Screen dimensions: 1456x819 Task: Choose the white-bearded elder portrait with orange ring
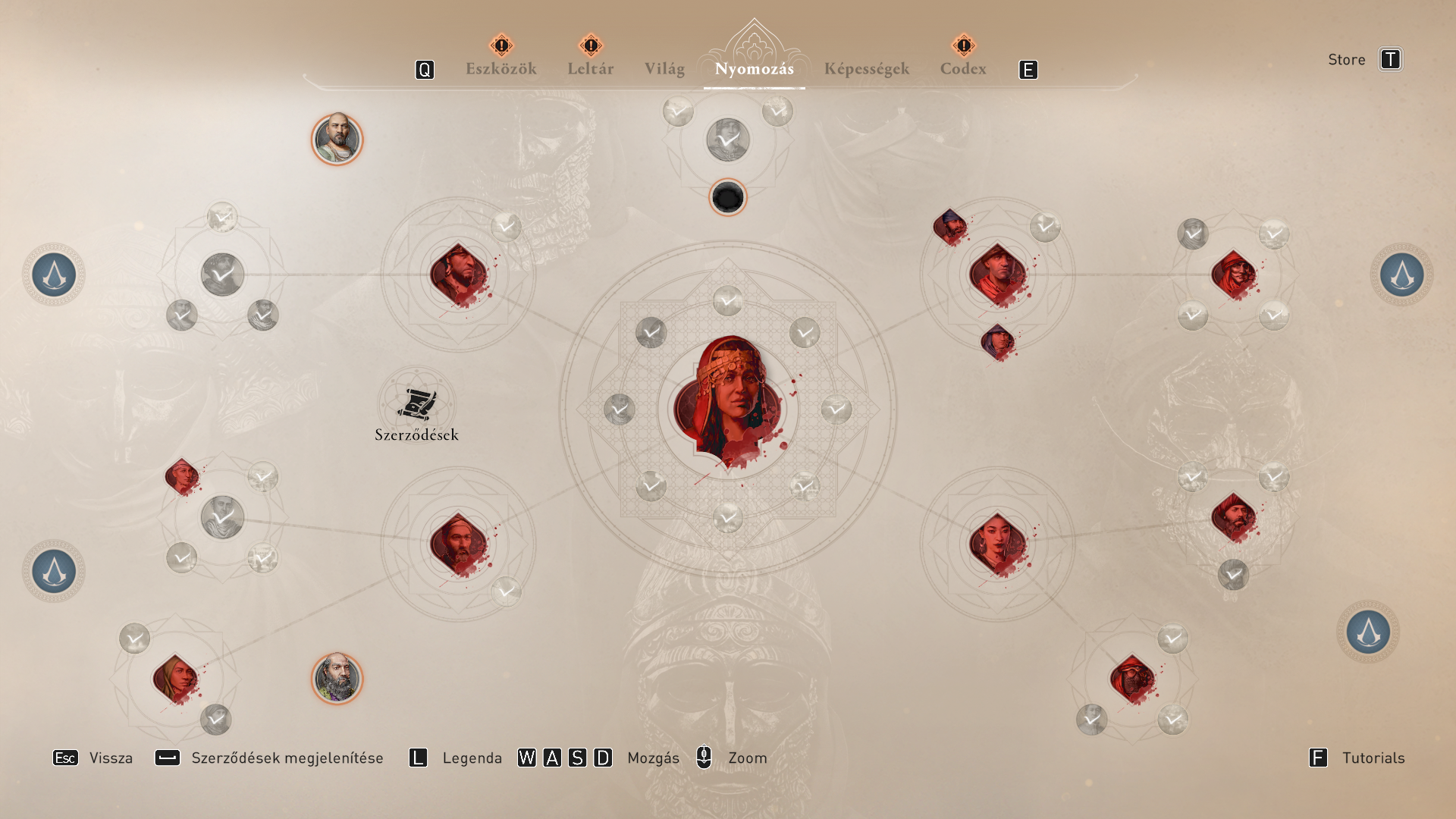tap(337, 679)
